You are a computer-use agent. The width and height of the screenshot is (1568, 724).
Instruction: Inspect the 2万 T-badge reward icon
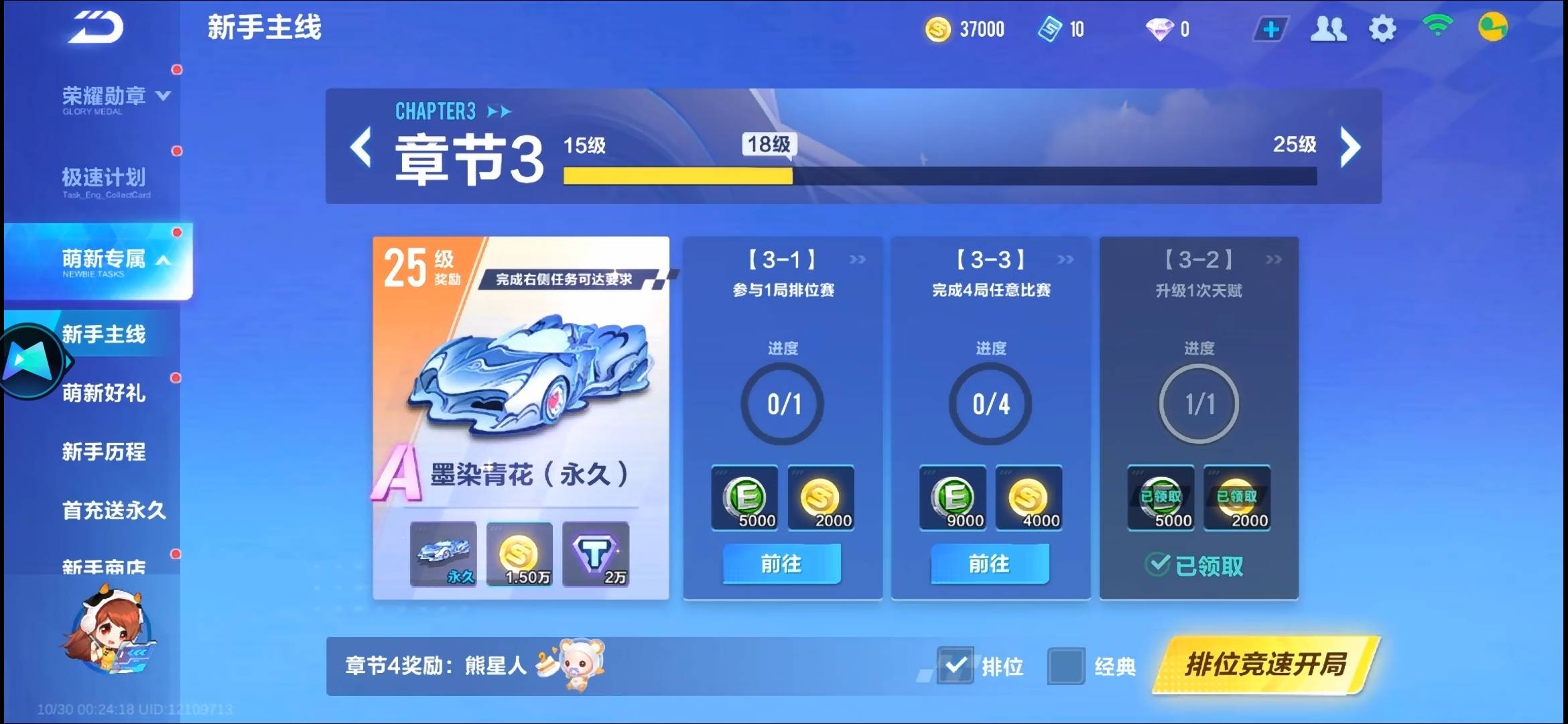(x=596, y=554)
